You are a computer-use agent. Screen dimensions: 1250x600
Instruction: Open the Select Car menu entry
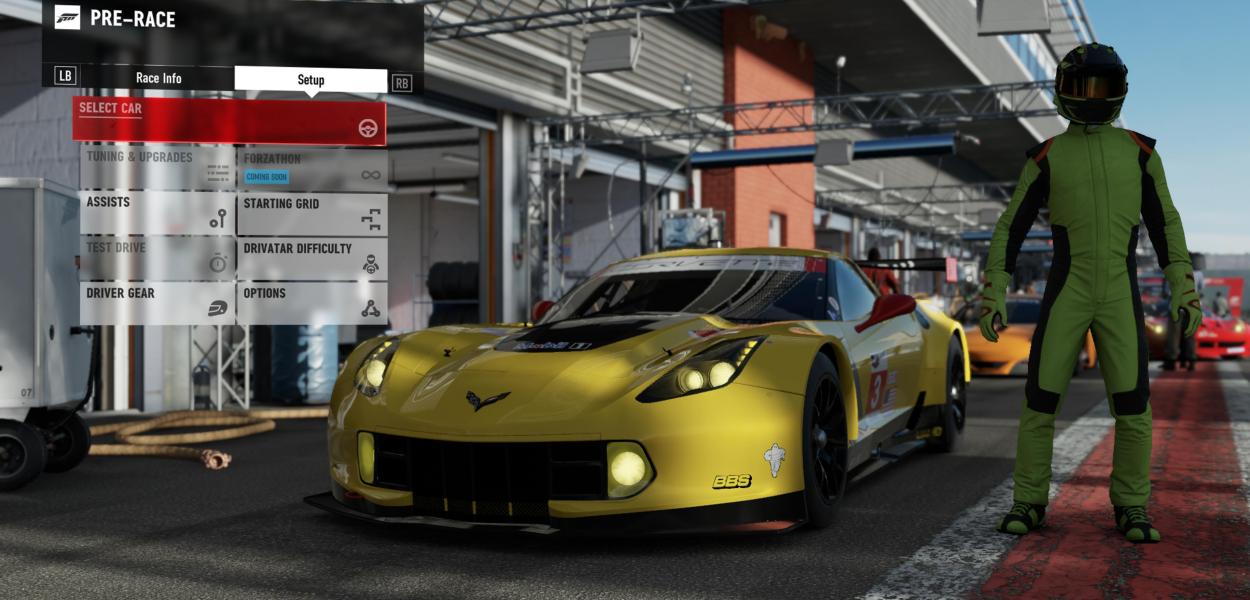(x=229, y=120)
